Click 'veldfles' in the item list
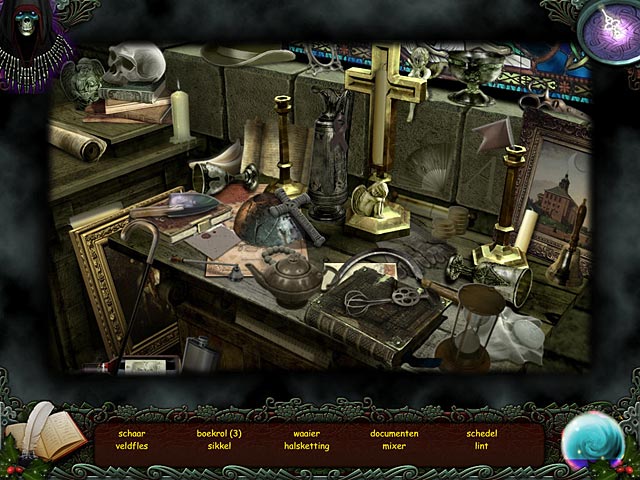Screen dimensions: 640x480 [x=132, y=446]
